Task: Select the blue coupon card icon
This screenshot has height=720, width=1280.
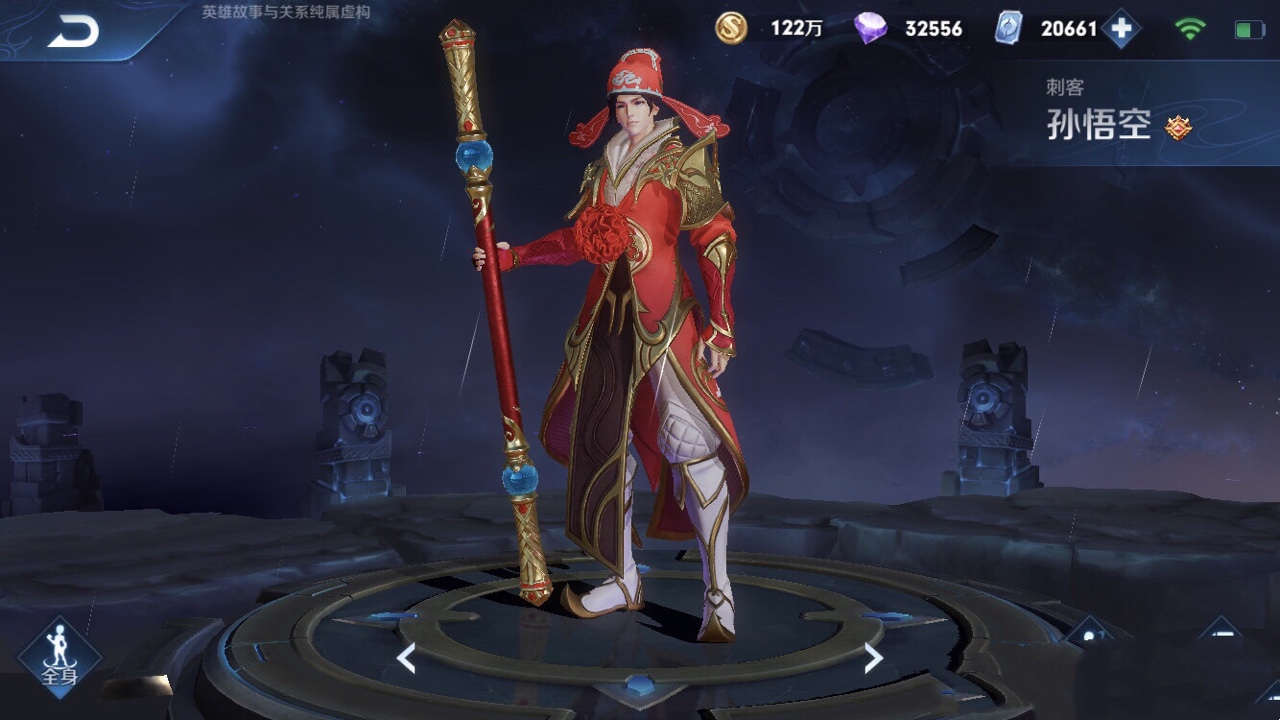Action: point(1008,28)
